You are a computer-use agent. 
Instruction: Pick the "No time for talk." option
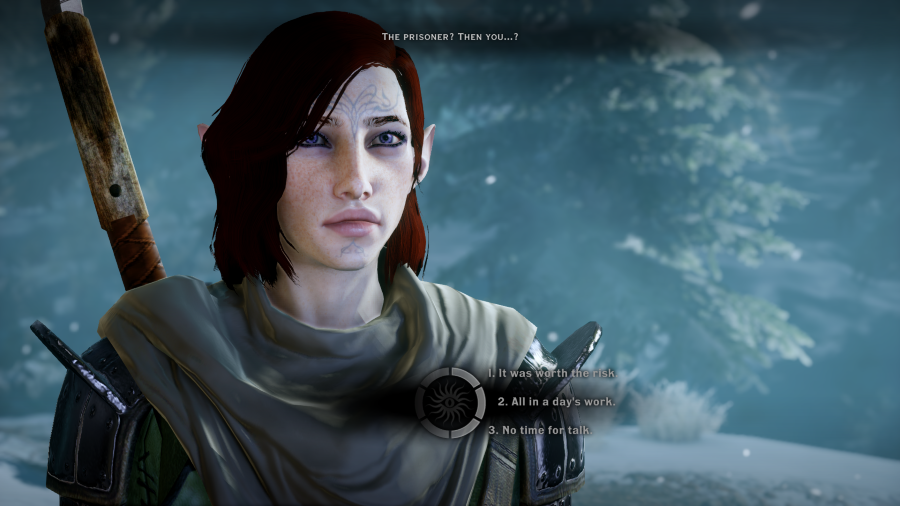541,430
